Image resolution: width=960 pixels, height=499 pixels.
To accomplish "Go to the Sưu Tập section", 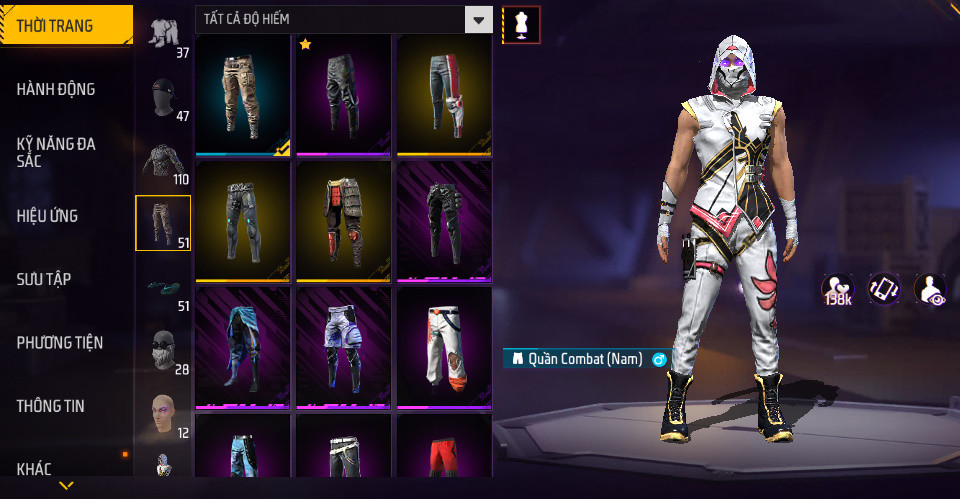I will 44,279.
